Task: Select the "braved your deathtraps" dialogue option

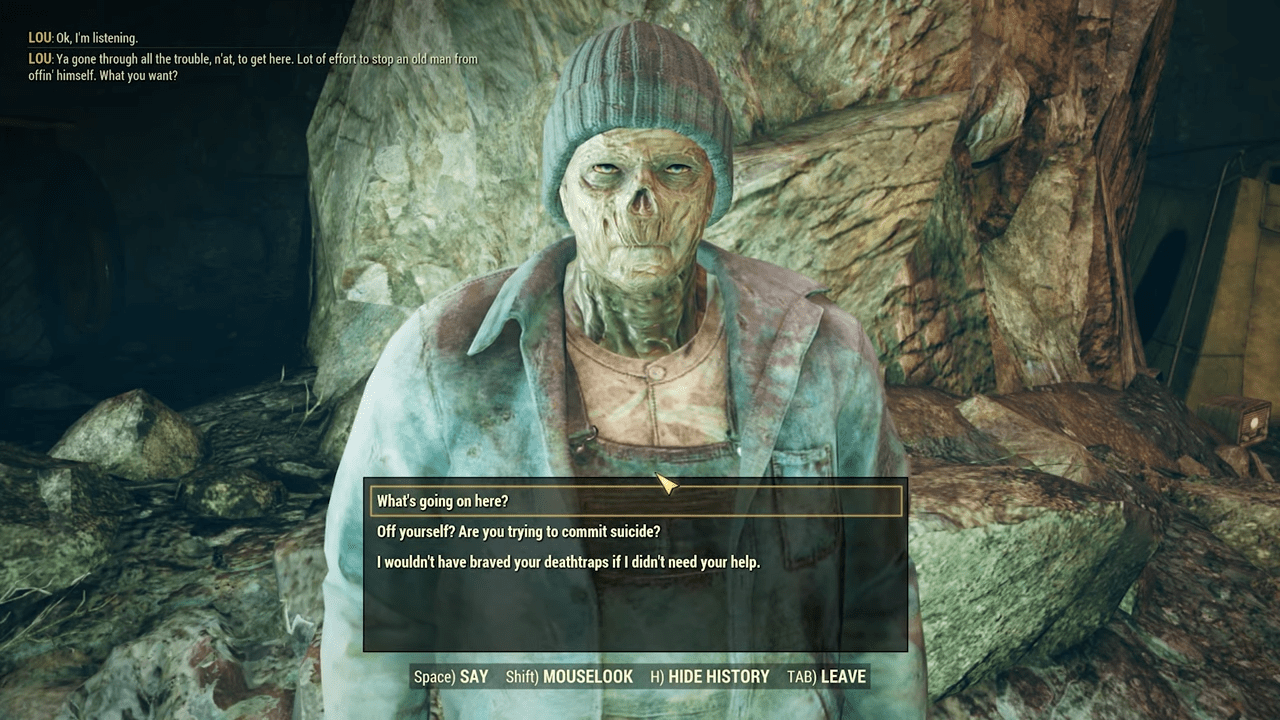Action: [568, 562]
